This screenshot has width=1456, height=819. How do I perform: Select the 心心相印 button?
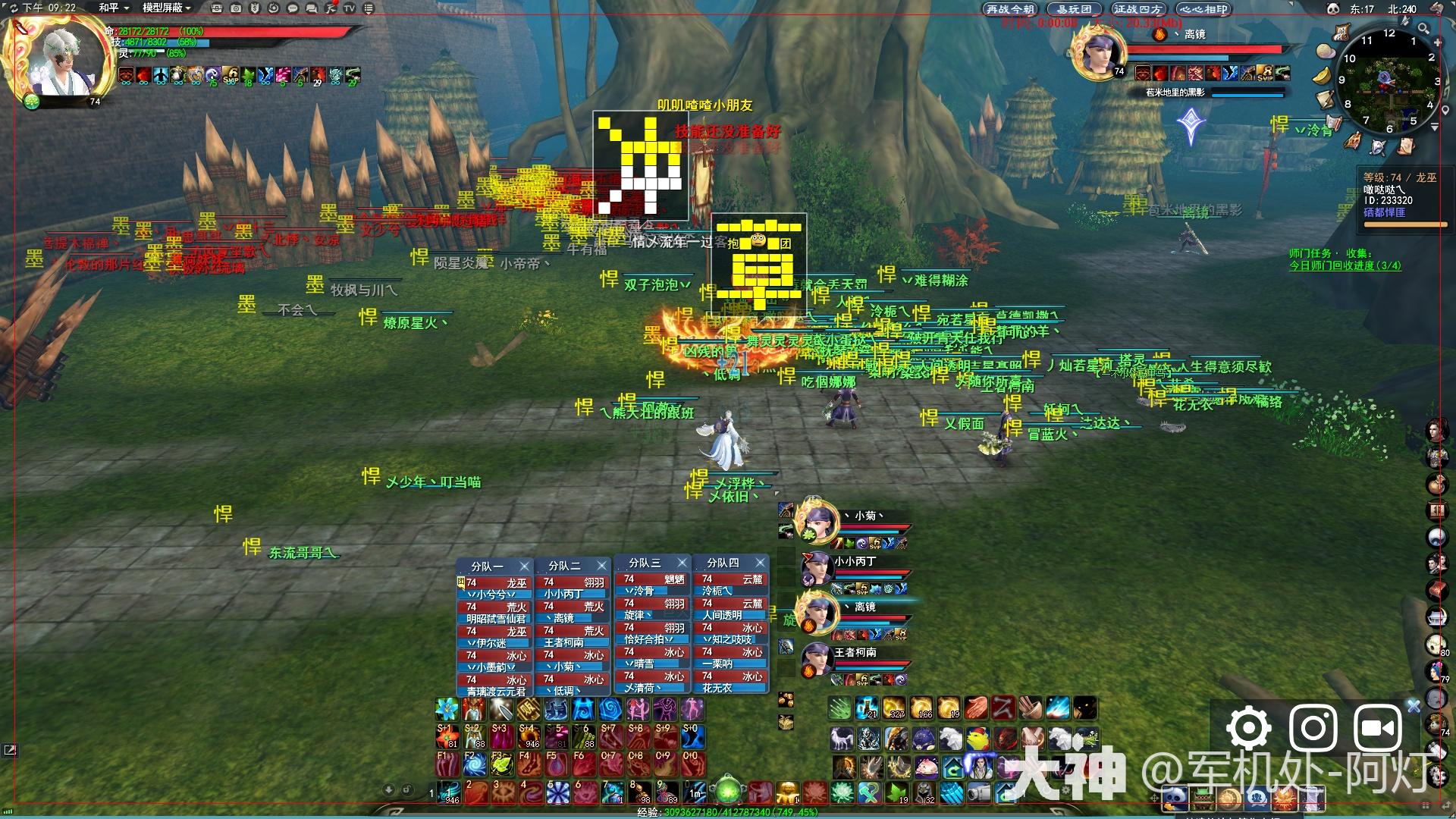[1203, 9]
